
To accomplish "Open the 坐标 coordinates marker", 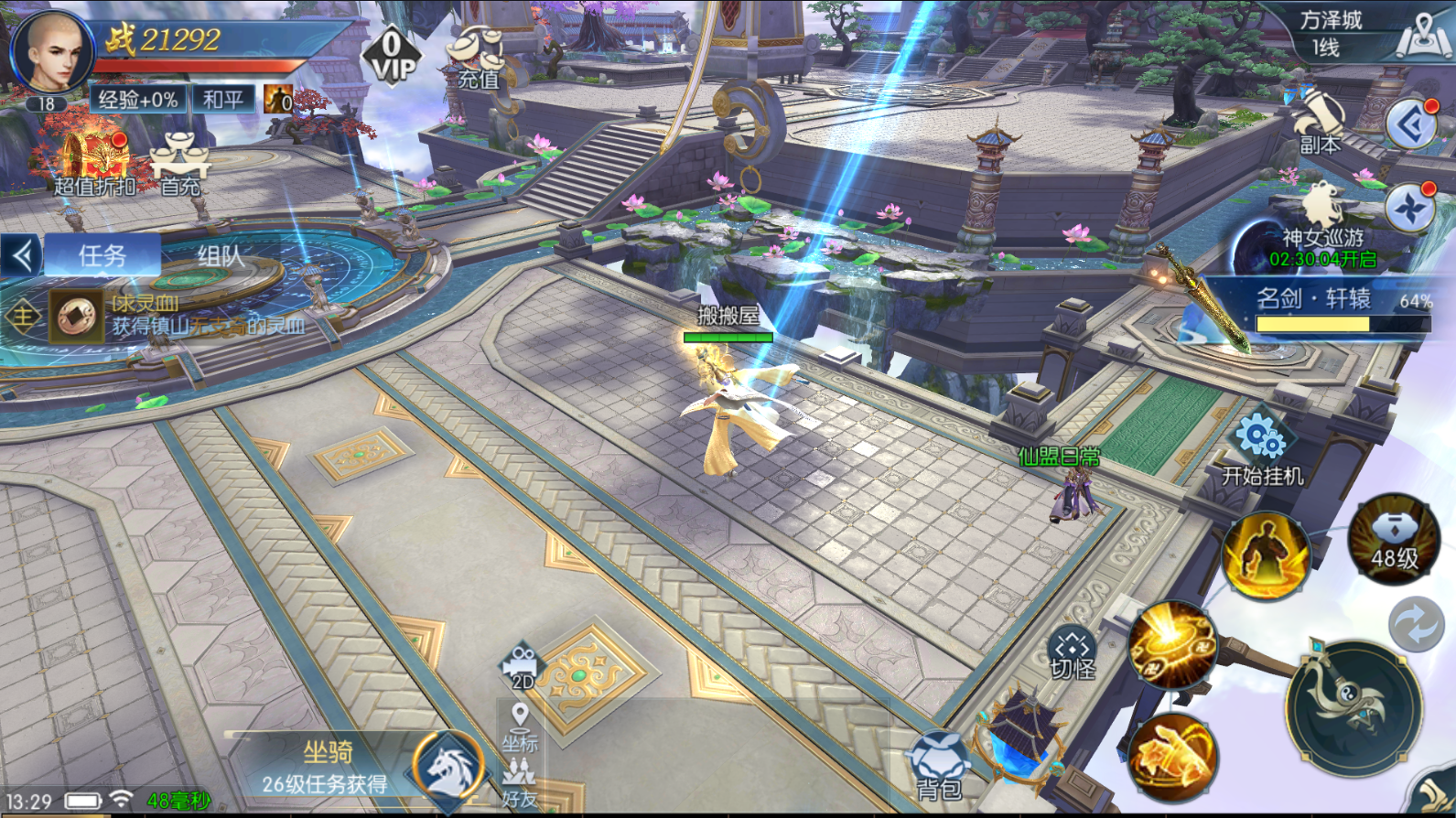I will pyautogui.click(x=520, y=727).
